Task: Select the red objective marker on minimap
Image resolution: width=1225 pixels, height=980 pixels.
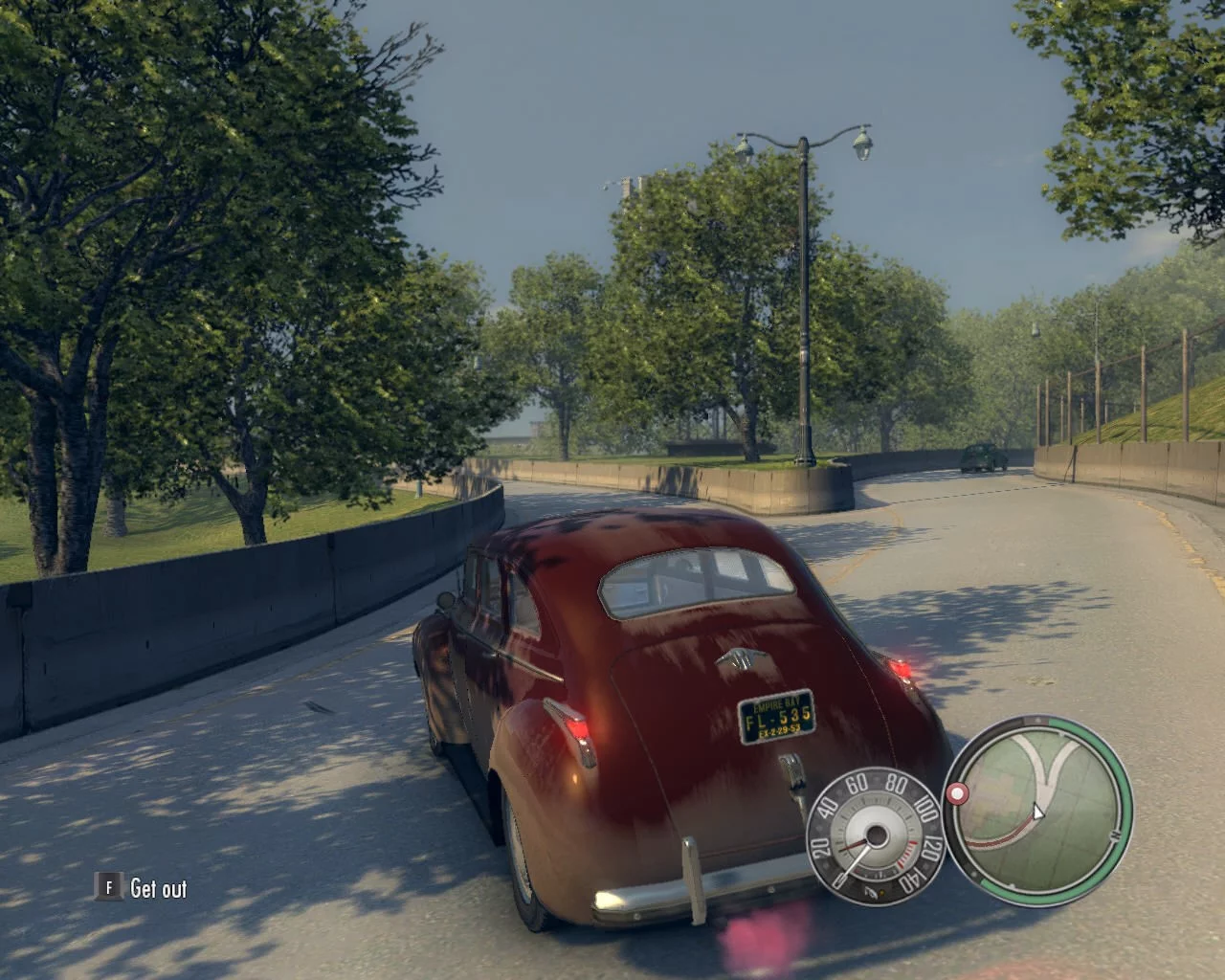Action: [956, 794]
